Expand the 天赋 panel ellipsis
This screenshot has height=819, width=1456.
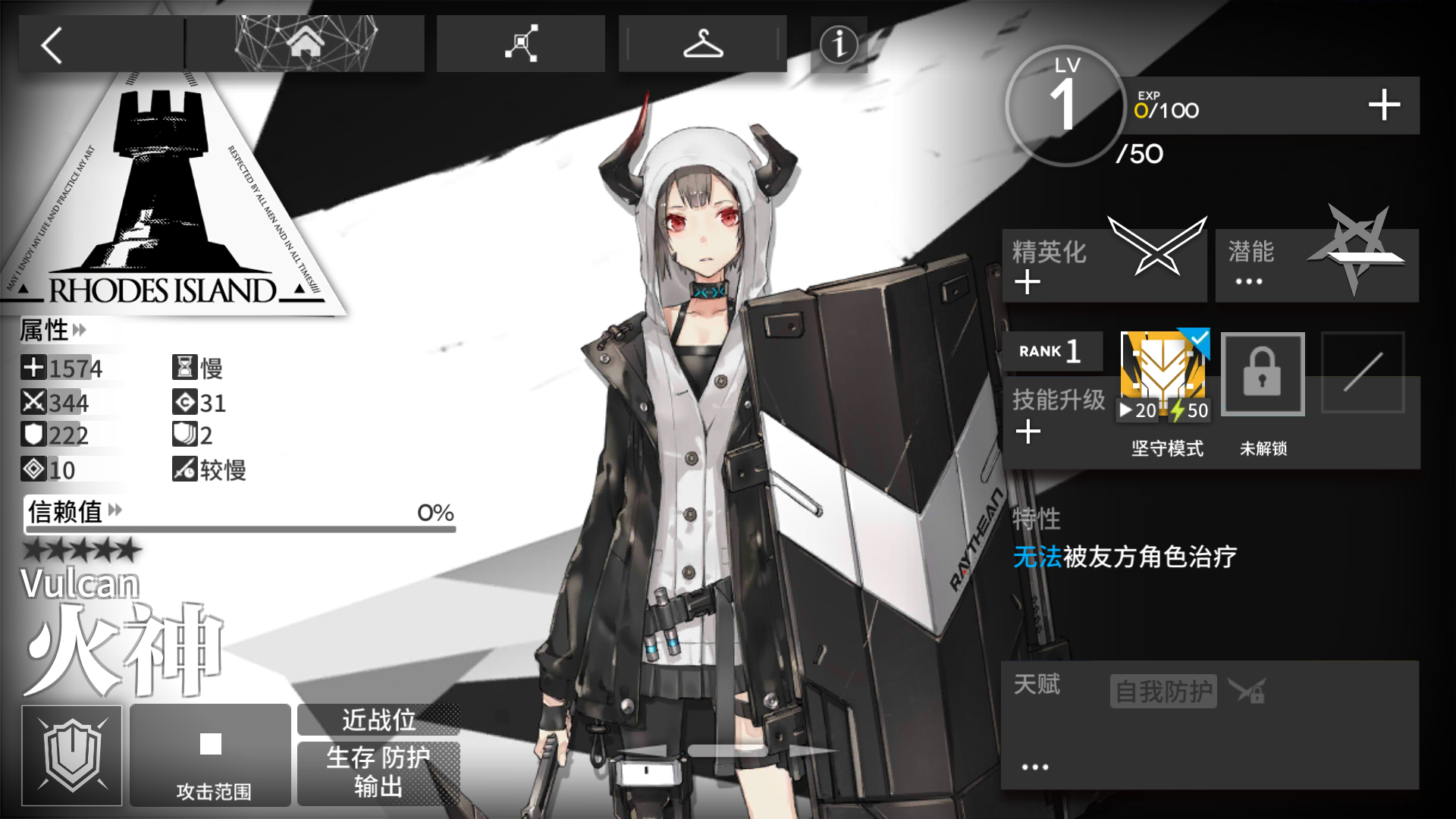(x=1035, y=766)
